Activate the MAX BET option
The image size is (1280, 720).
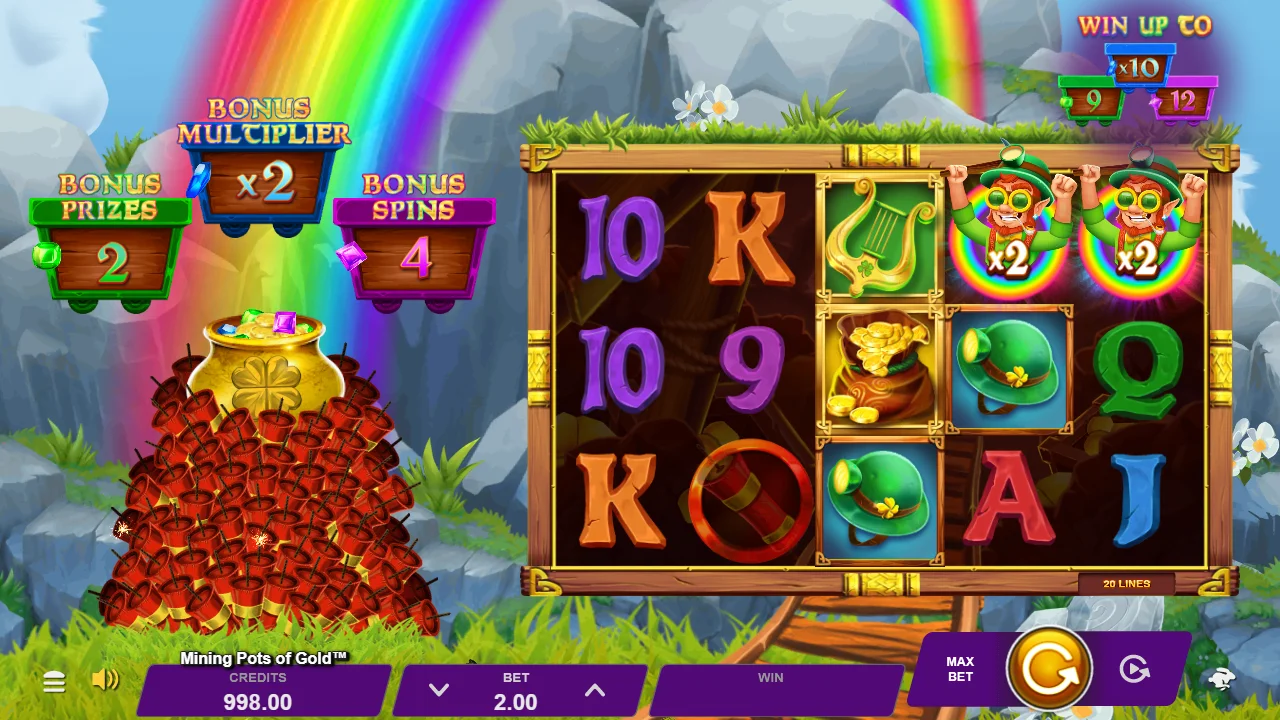[x=959, y=670]
